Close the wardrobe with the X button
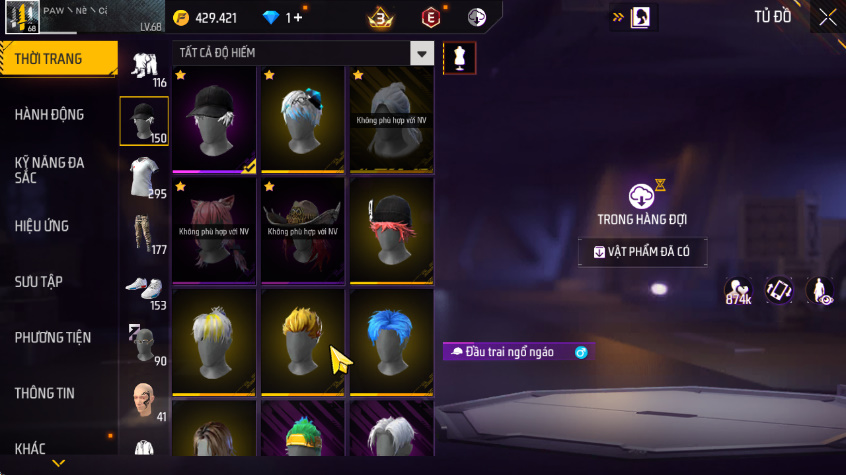Screen dimensions: 846x475 (827, 17)
